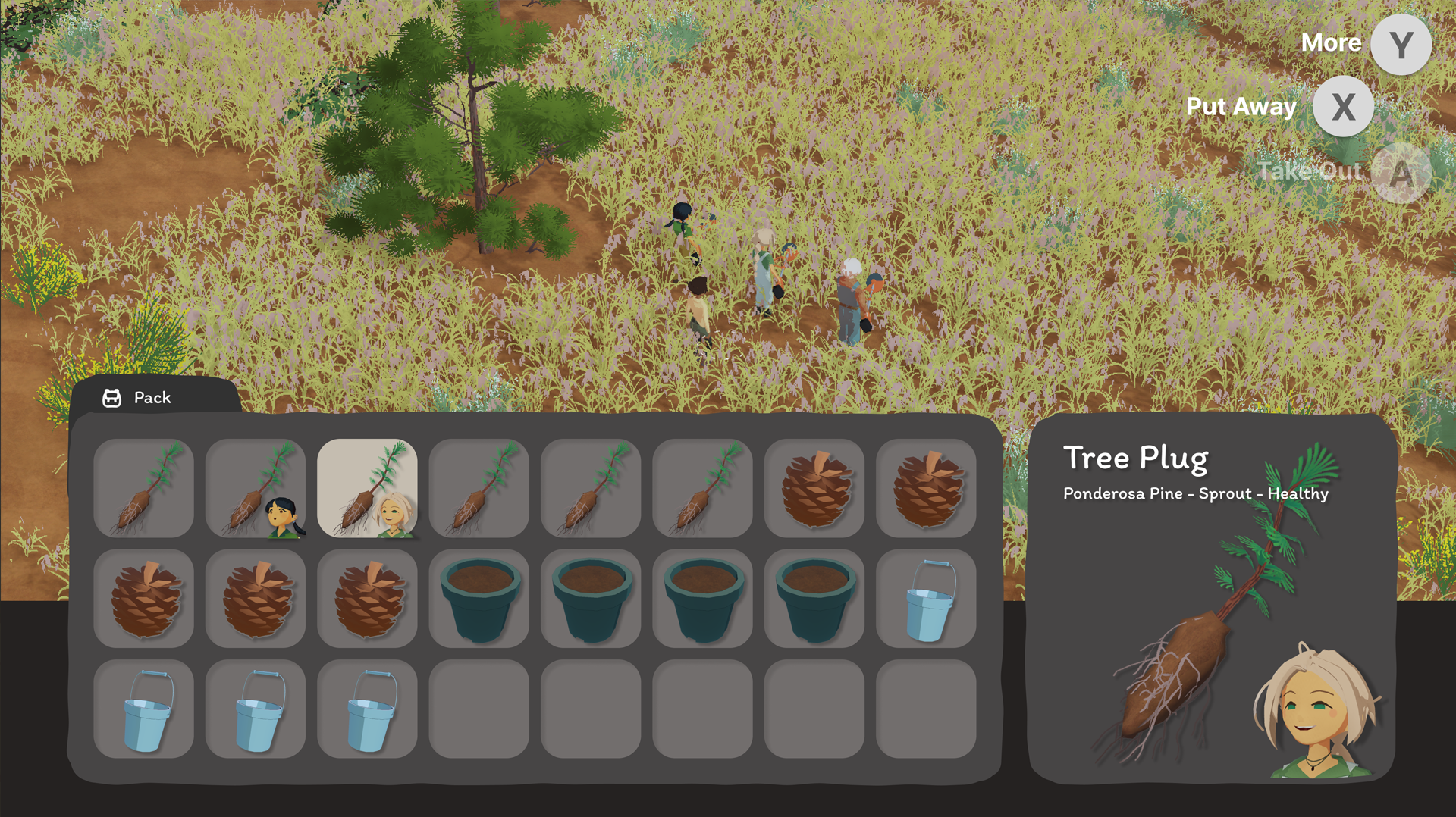Viewport: 1456px width, 817px height.
Task: Choose the highlighted tree plug with blonde portrait
Action: (367, 489)
